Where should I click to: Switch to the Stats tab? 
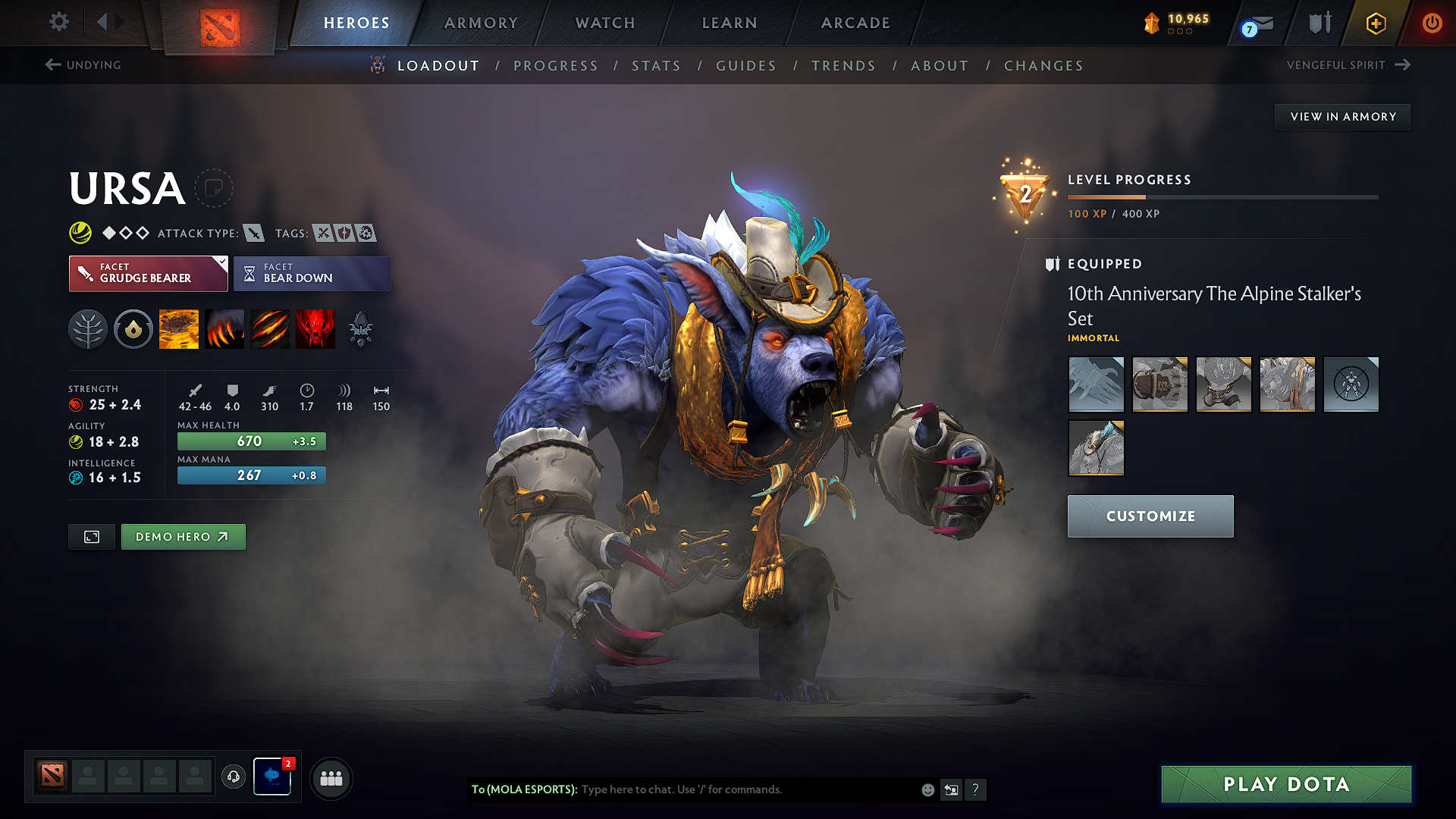click(656, 65)
